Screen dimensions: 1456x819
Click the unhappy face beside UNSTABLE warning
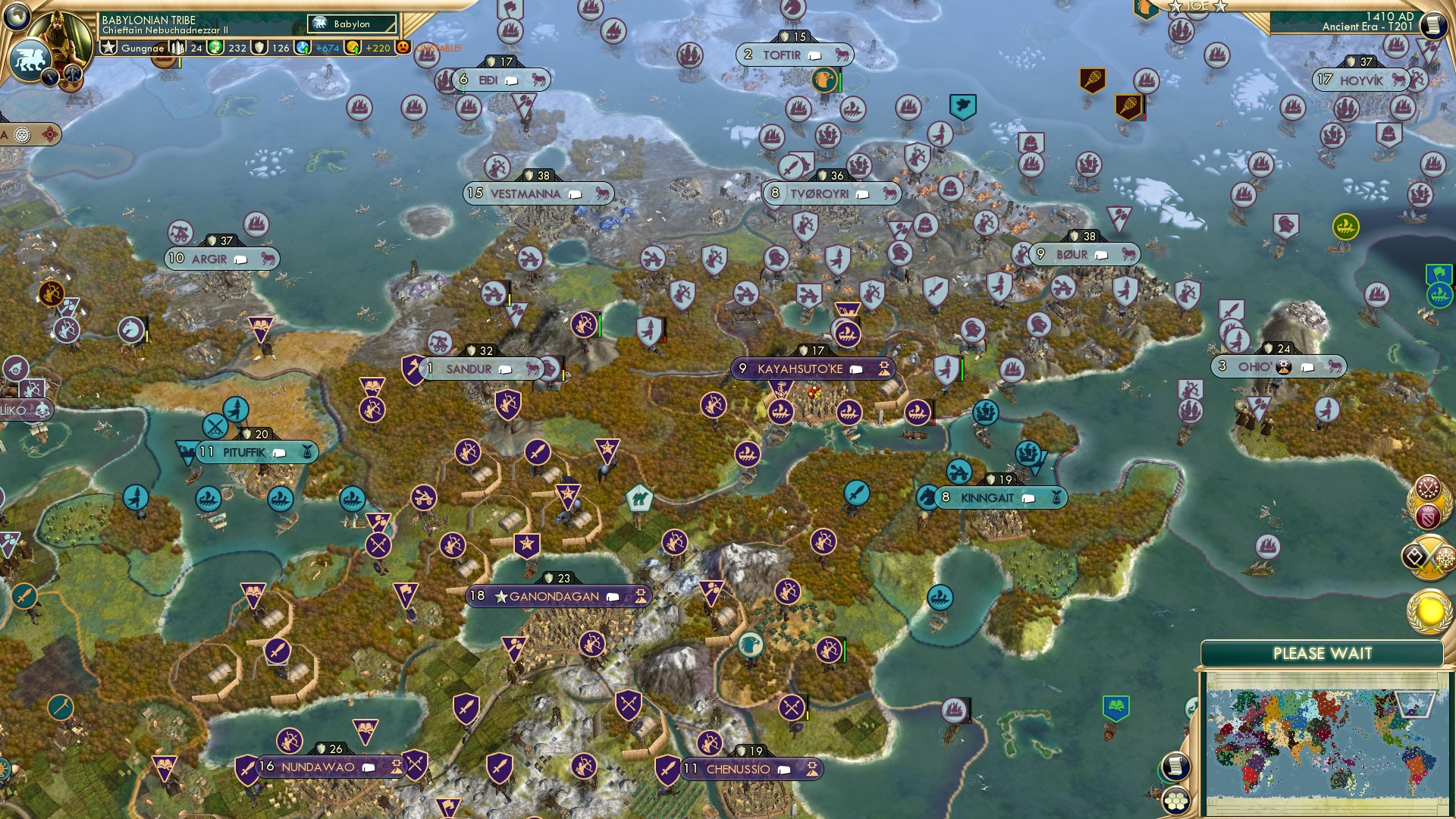[x=403, y=48]
